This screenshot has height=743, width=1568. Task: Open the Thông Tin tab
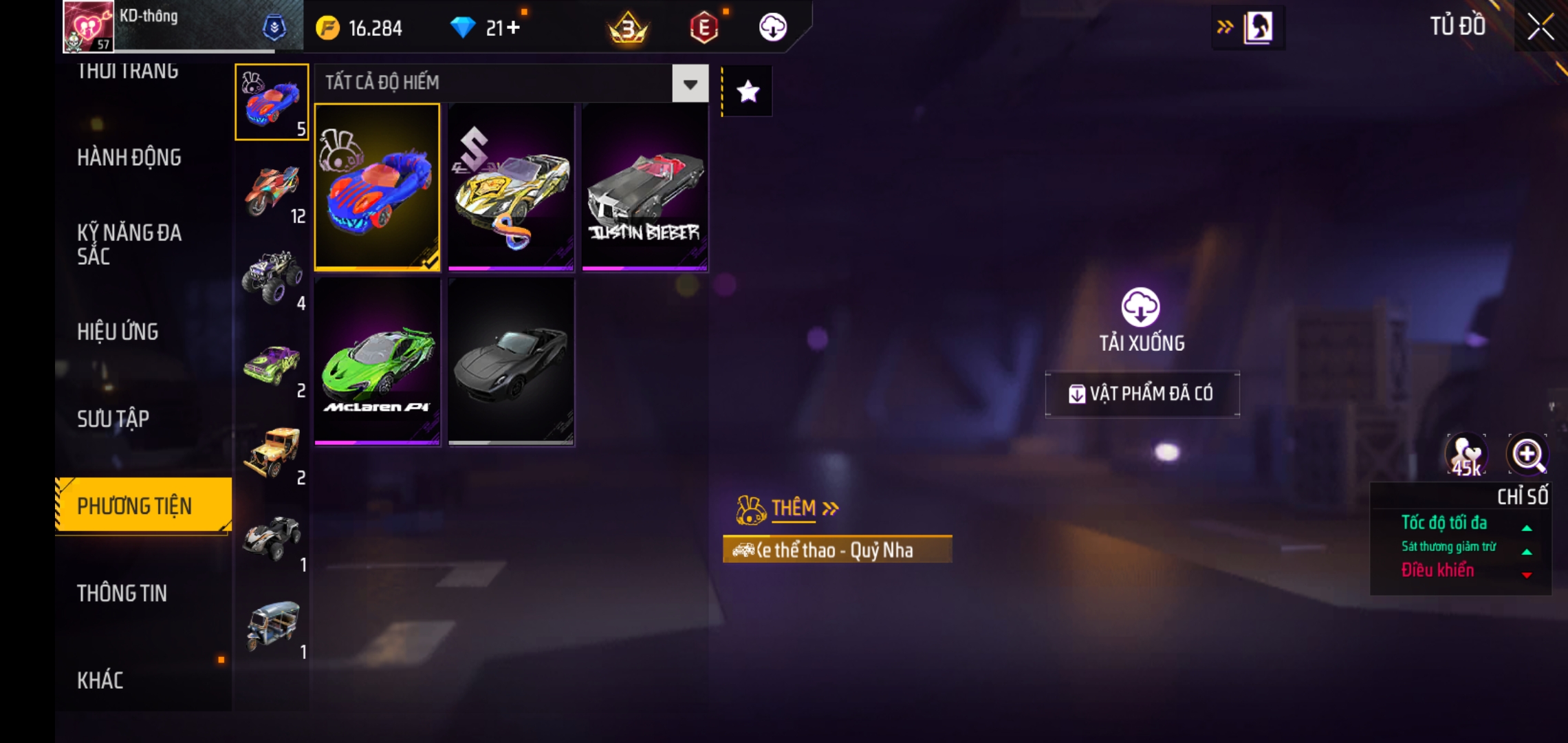(x=122, y=593)
